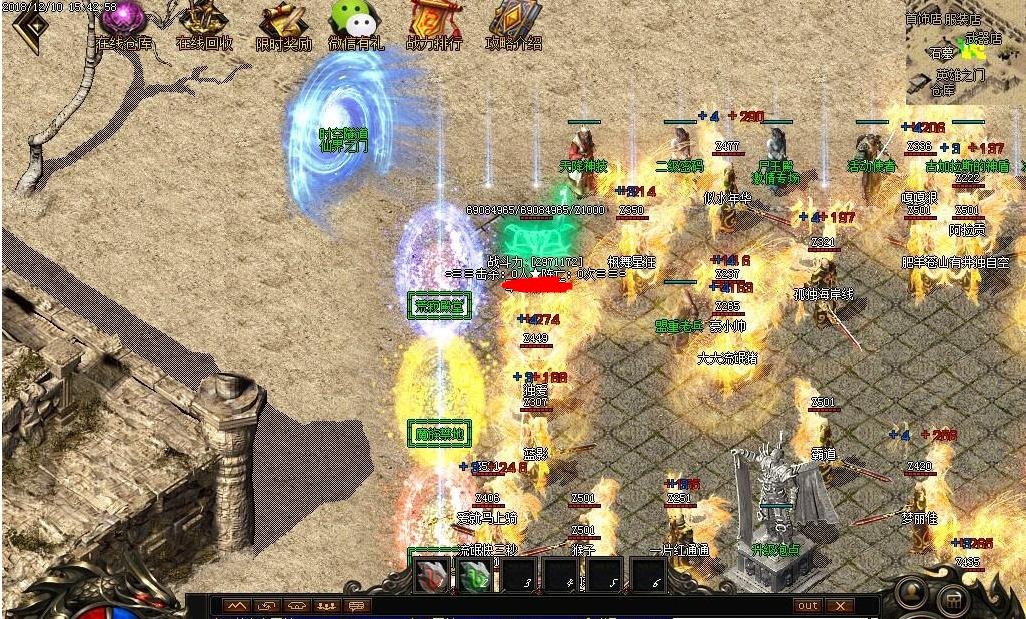Click the group-of-figures chat bar button
This screenshot has width=1026, height=619.
pyautogui.click(x=326, y=606)
